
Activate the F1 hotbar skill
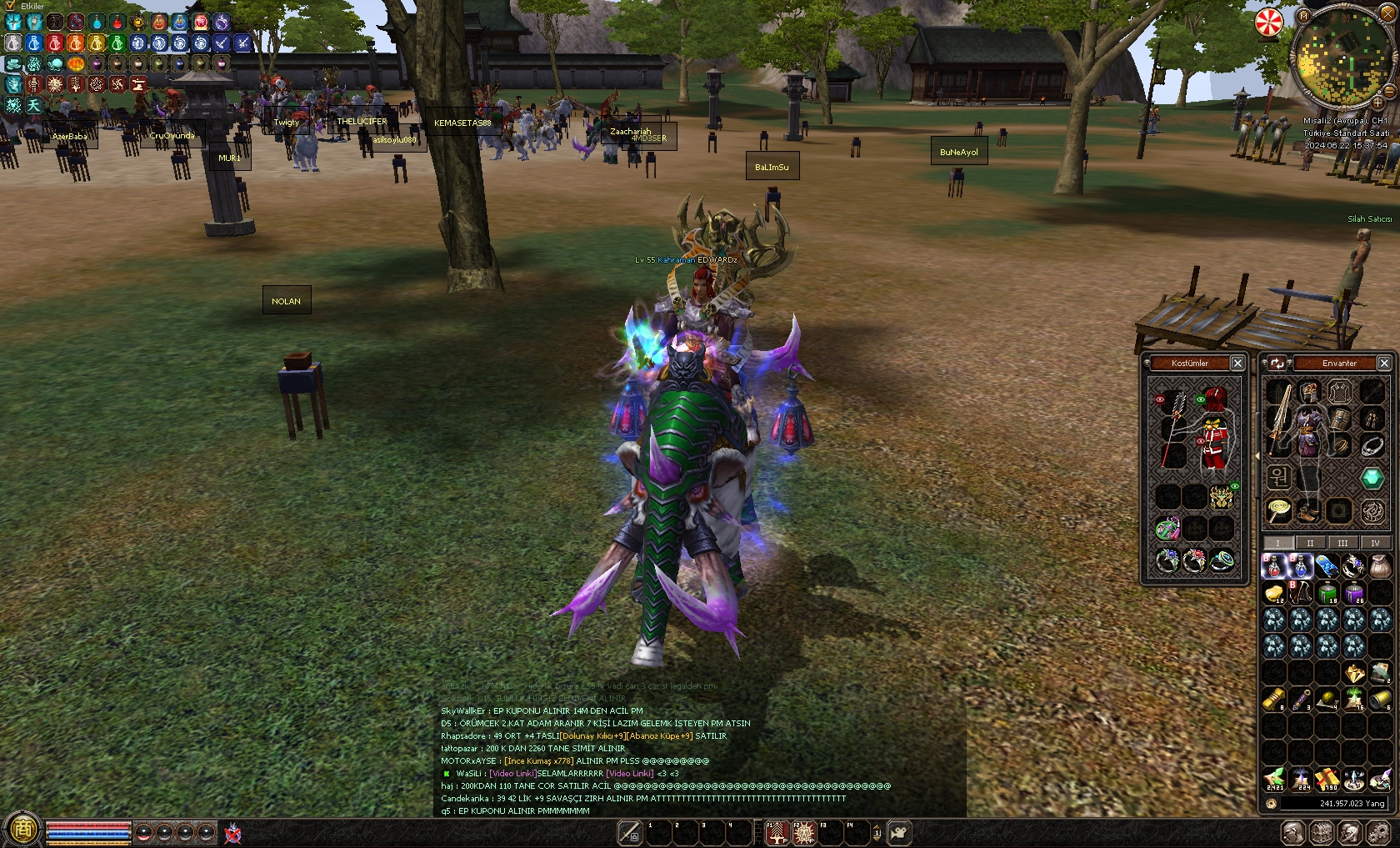coord(776,832)
